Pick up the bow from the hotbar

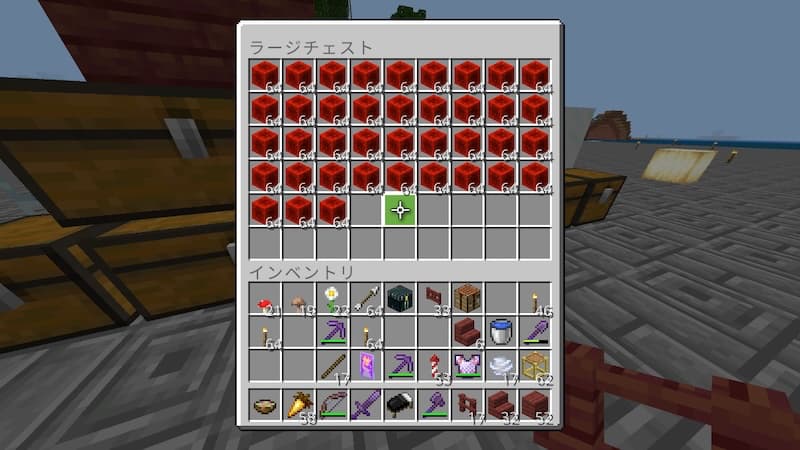[x=333, y=405]
